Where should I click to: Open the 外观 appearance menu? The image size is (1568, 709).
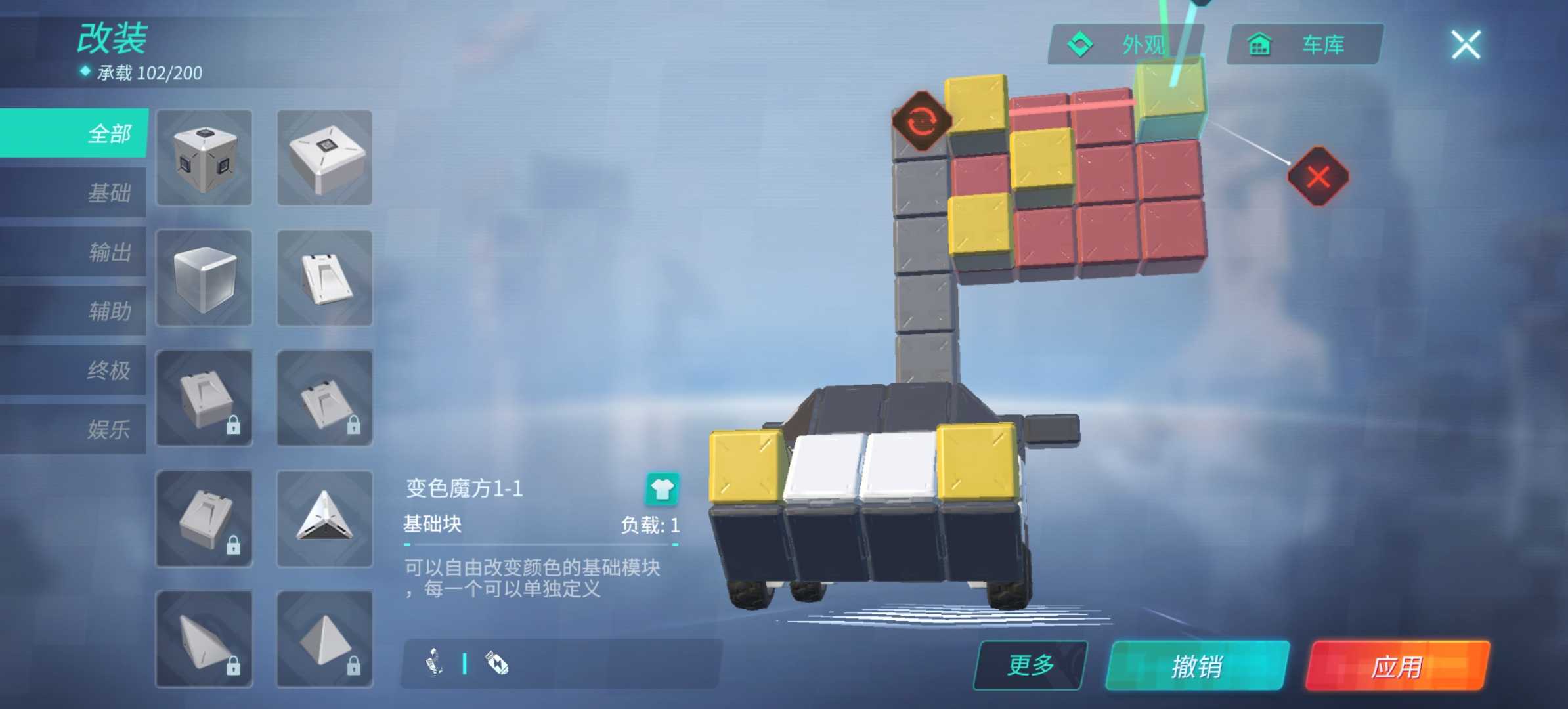(1125, 45)
